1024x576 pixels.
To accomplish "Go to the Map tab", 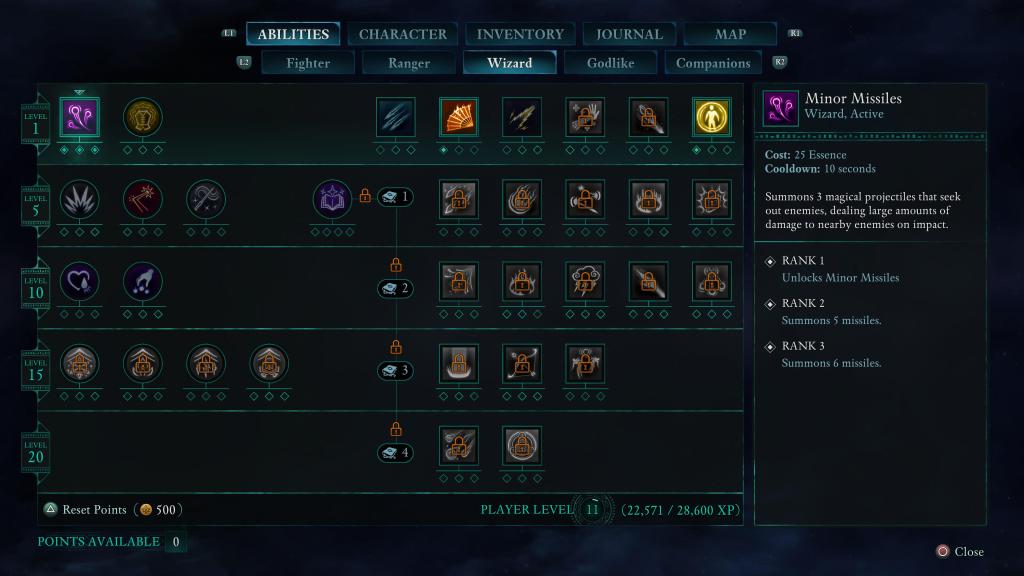I will tap(730, 34).
